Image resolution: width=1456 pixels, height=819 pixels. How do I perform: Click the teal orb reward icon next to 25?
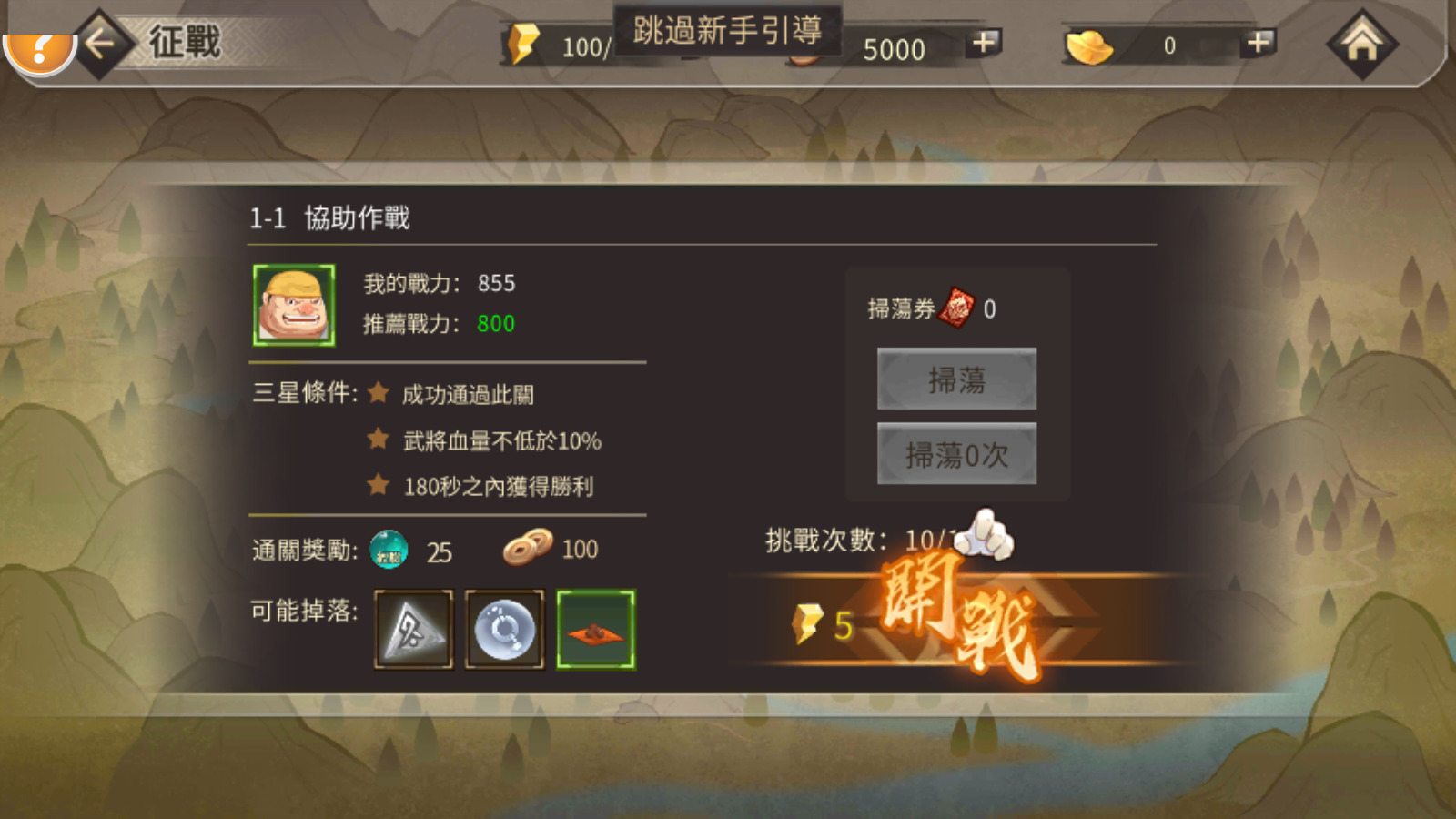pos(389,549)
